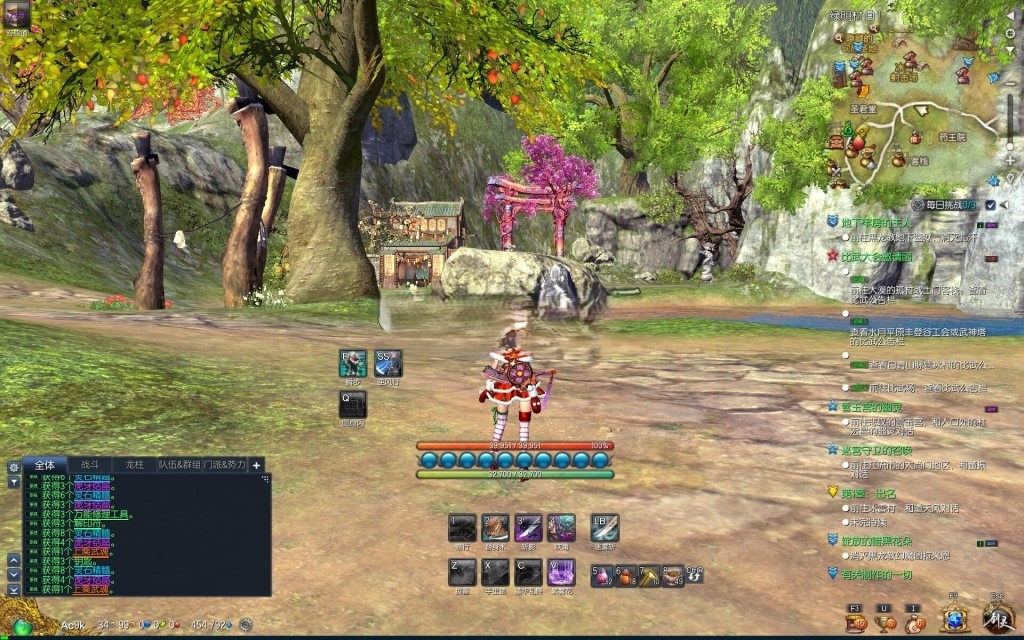Open the chat filter funnel button
The height and width of the screenshot is (640, 1024).
click(x=14, y=481)
